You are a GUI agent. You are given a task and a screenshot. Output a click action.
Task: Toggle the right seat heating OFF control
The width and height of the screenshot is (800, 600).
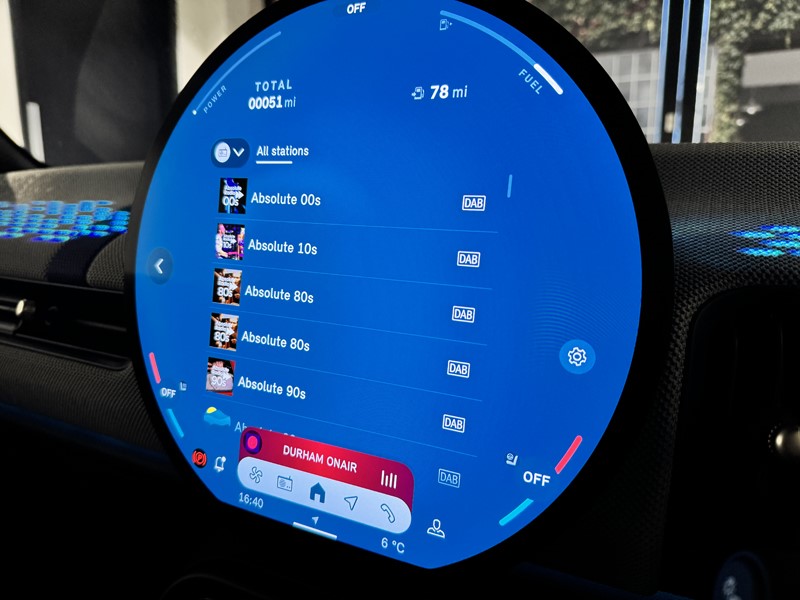pyautogui.click(x=536, y=478)
